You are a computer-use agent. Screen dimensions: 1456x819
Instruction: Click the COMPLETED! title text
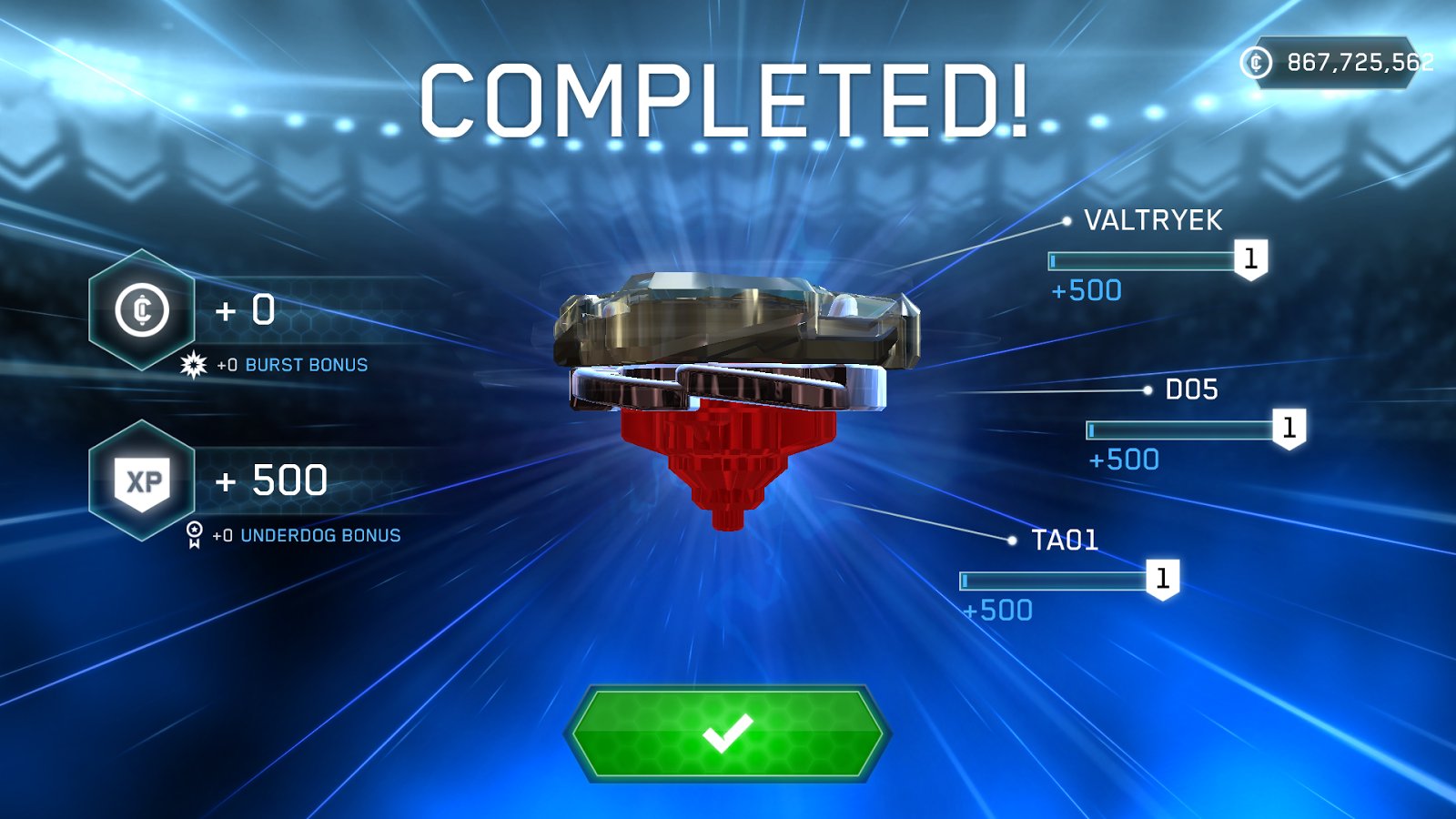(x=728, y=100)
